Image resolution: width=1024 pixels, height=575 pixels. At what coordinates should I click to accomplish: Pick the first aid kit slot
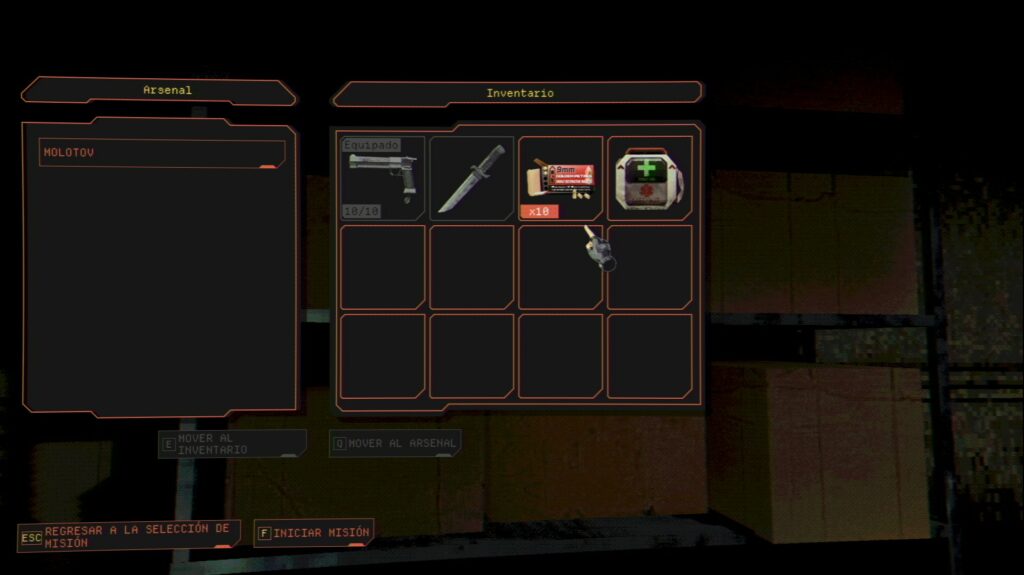(649, 178)
